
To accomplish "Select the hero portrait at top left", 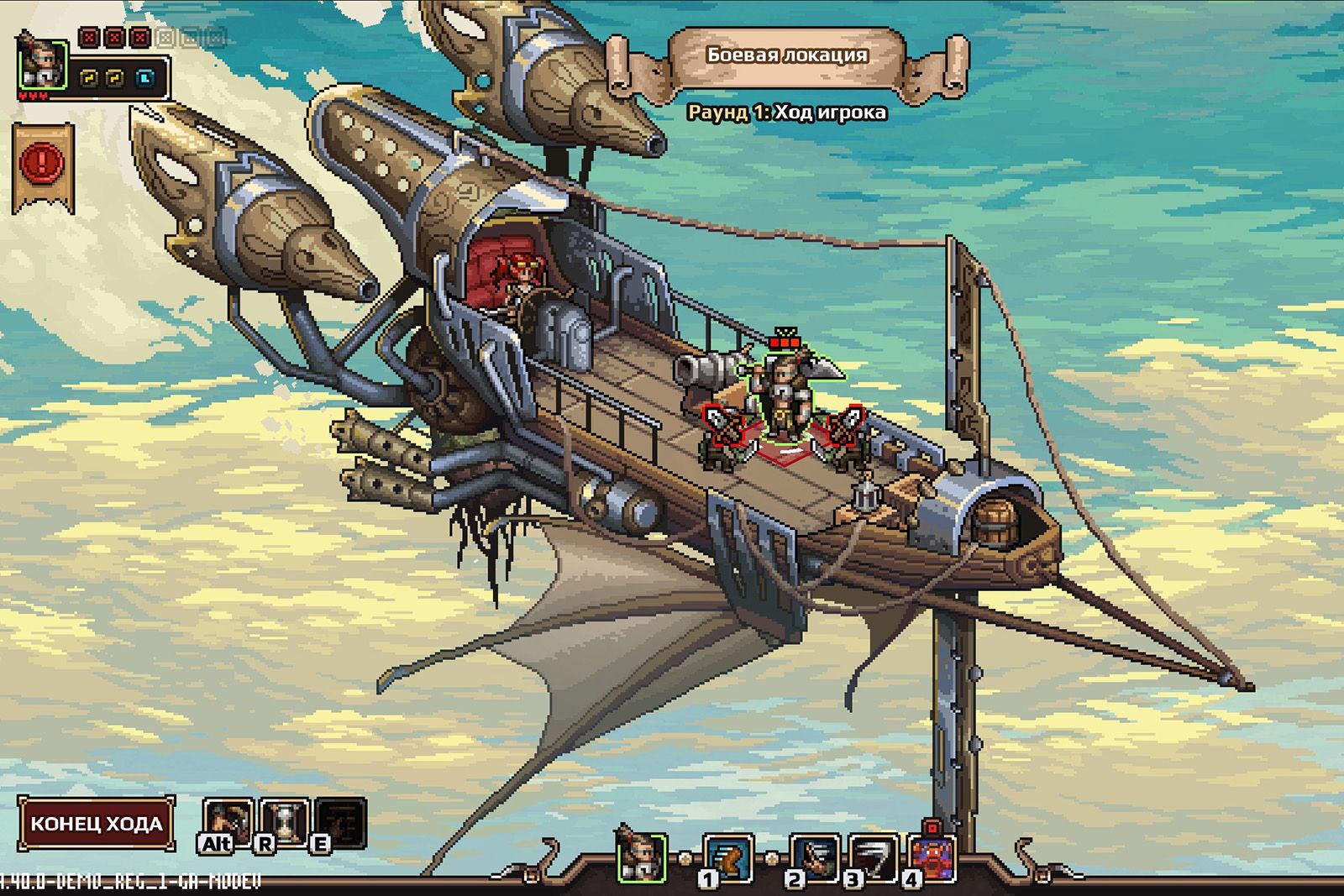I will pos(42,62).
